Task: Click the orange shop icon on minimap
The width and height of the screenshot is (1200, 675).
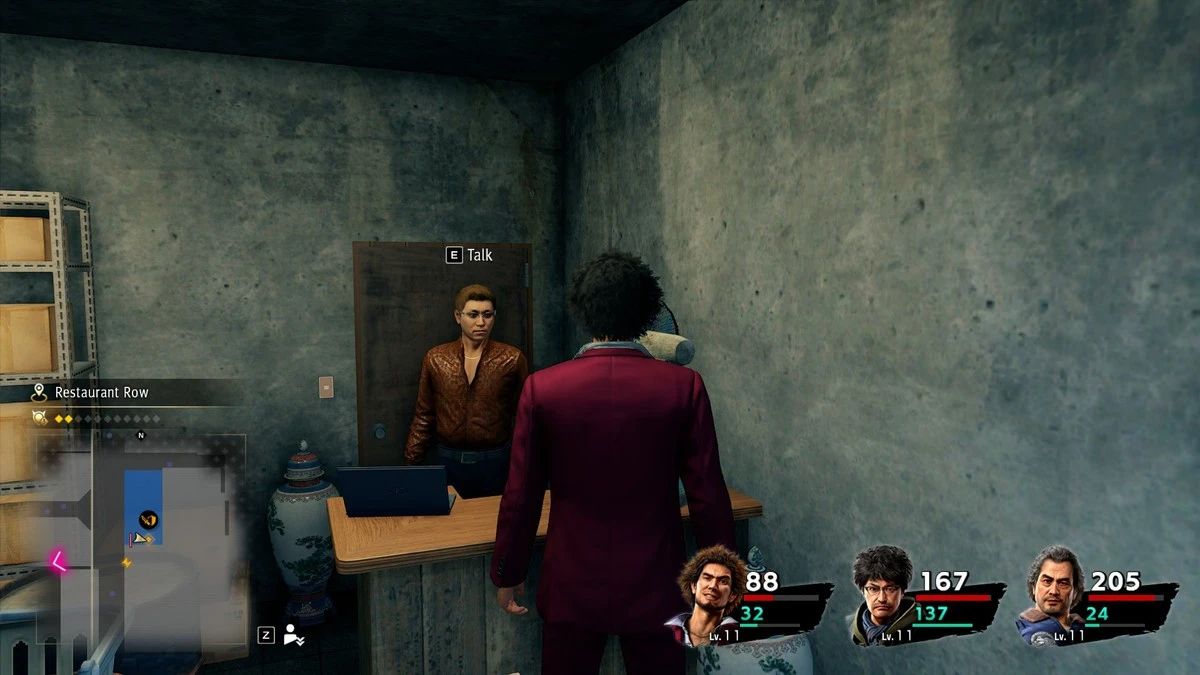Action: pyautogui.click(x=147, y=518)
